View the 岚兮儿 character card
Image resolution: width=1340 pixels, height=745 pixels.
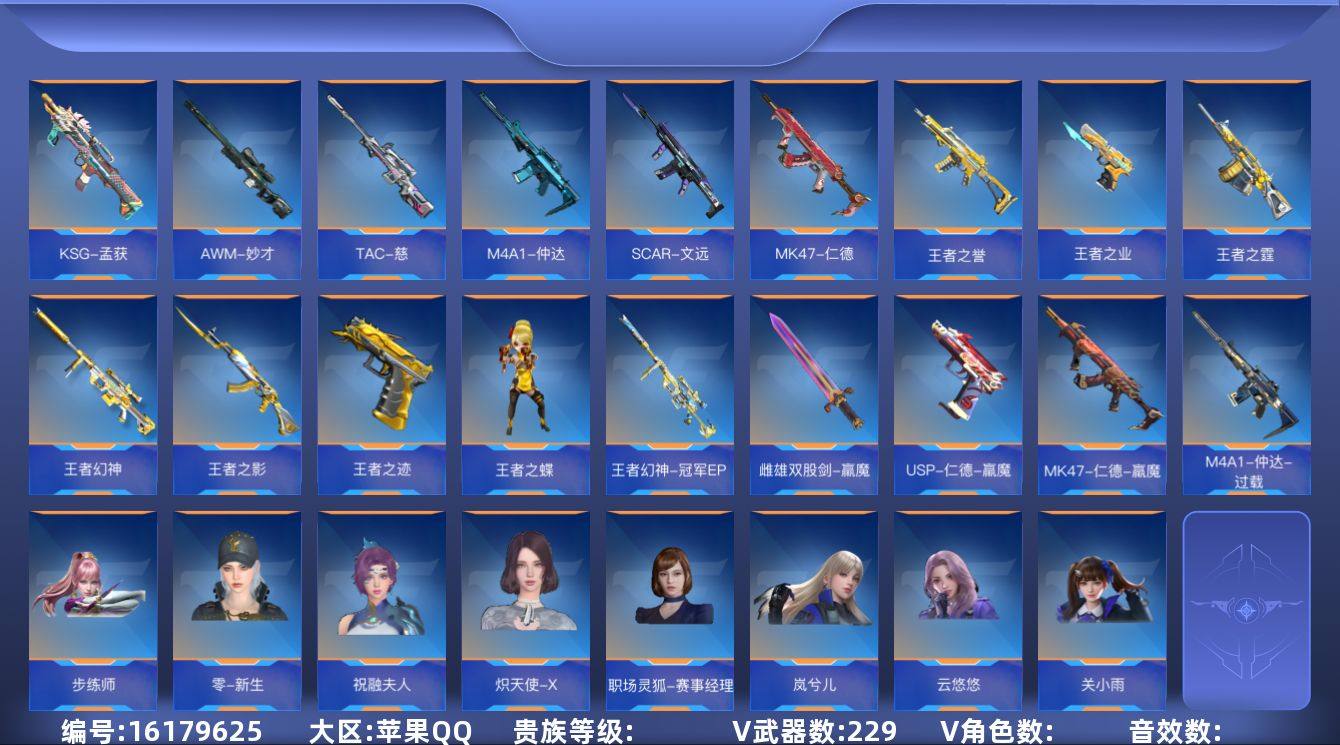tap(813, 600)
